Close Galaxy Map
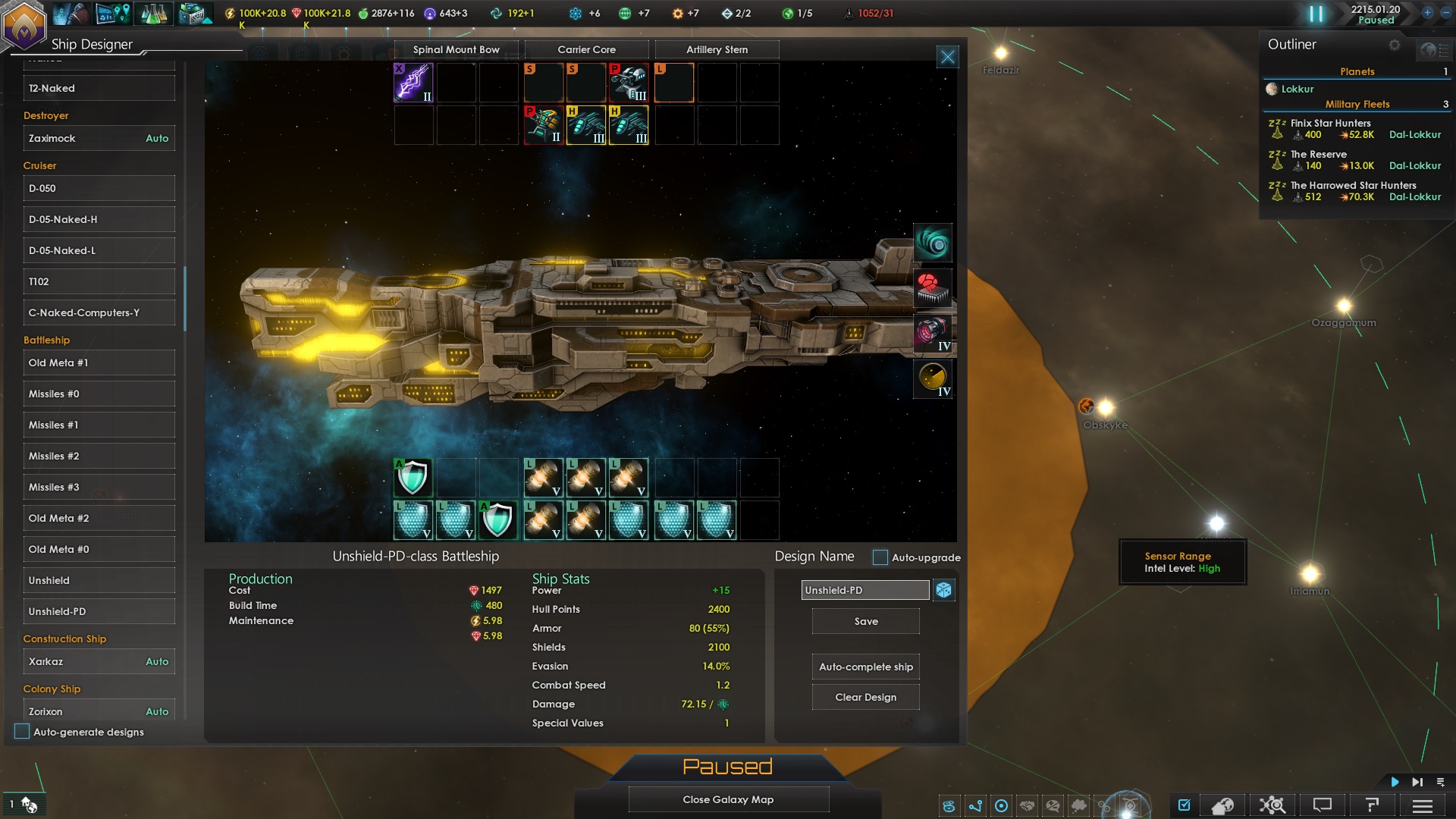This screenshot has height=819, width=1456. 728,799
